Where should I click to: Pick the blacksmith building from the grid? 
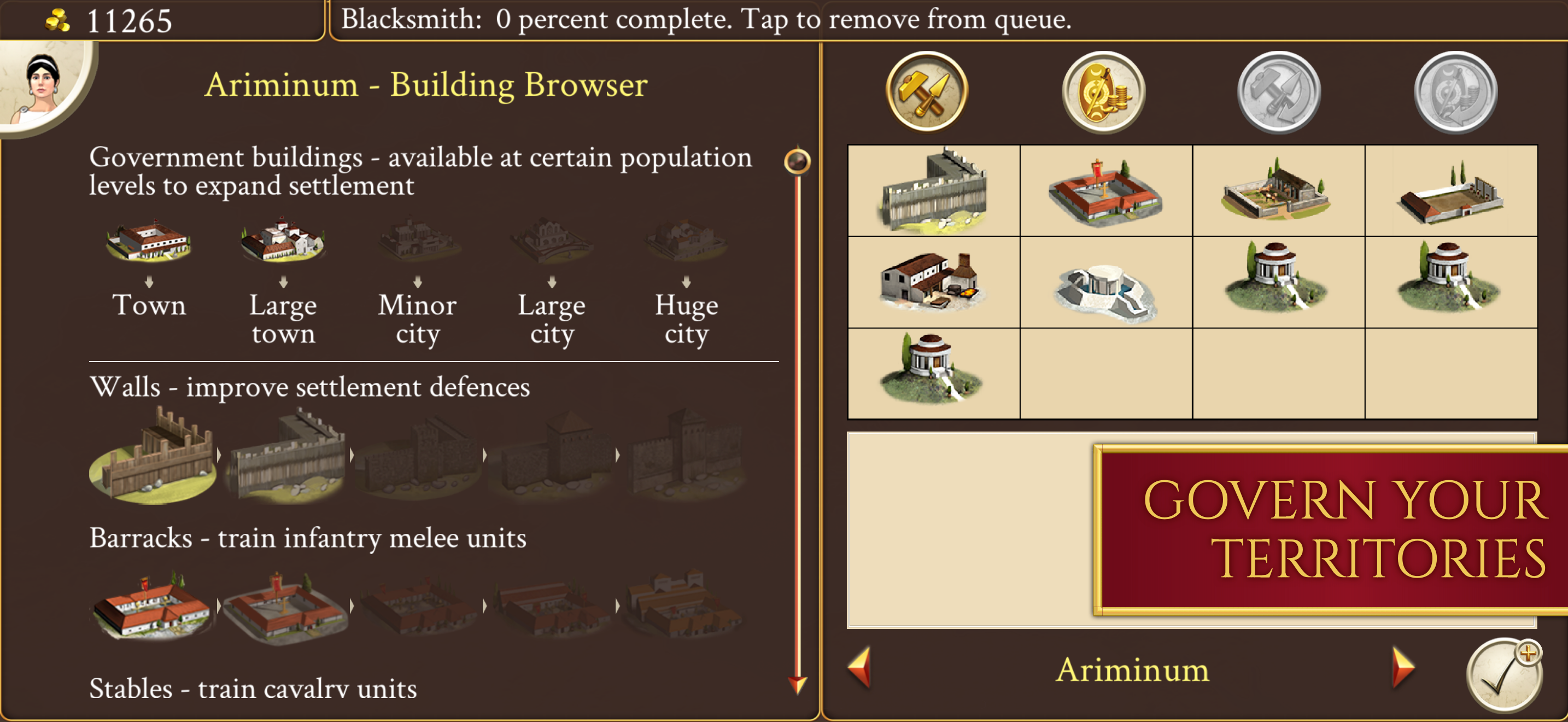tap(933, 280)
